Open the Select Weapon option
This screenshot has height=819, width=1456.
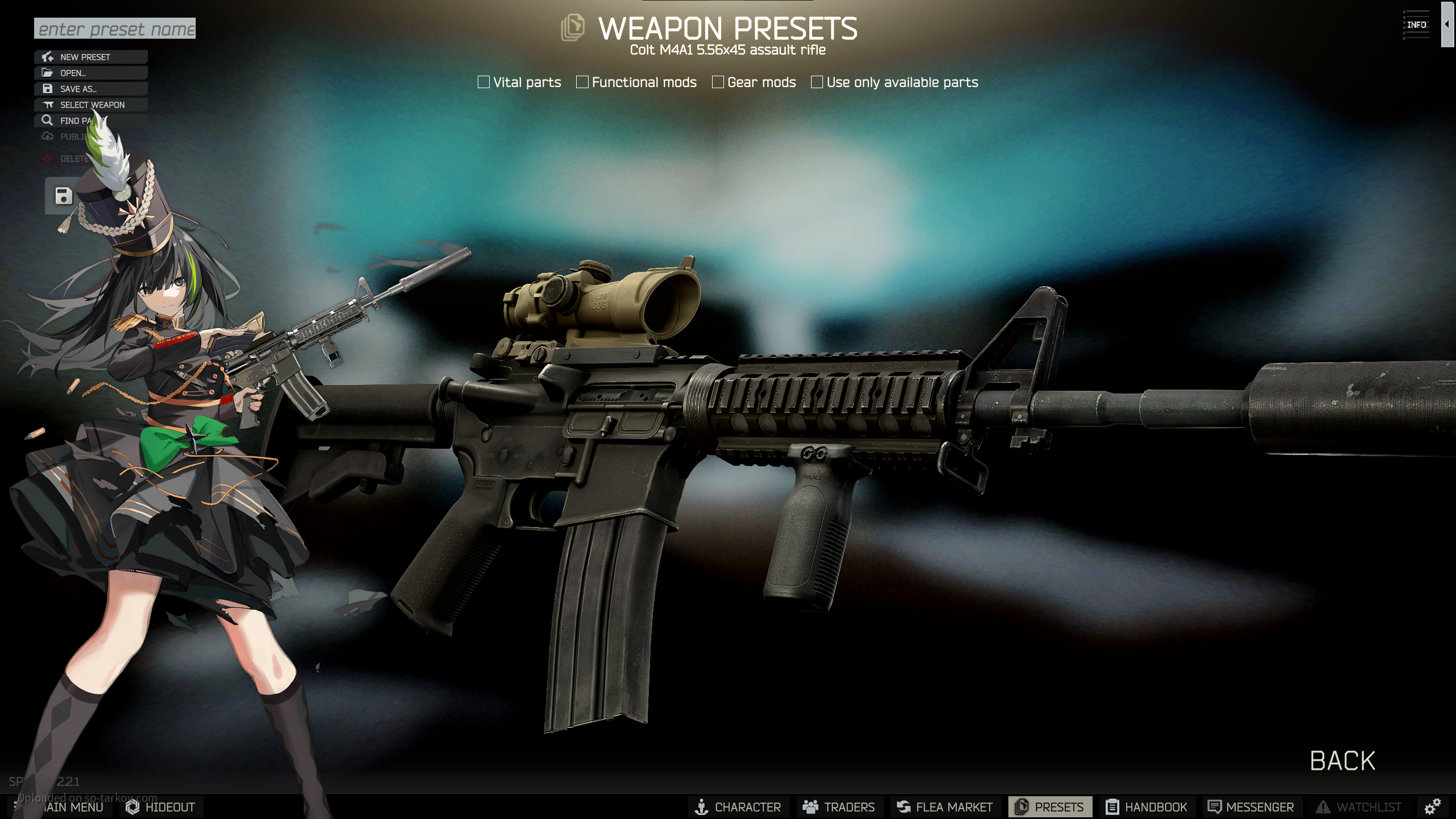coord(91,105)
